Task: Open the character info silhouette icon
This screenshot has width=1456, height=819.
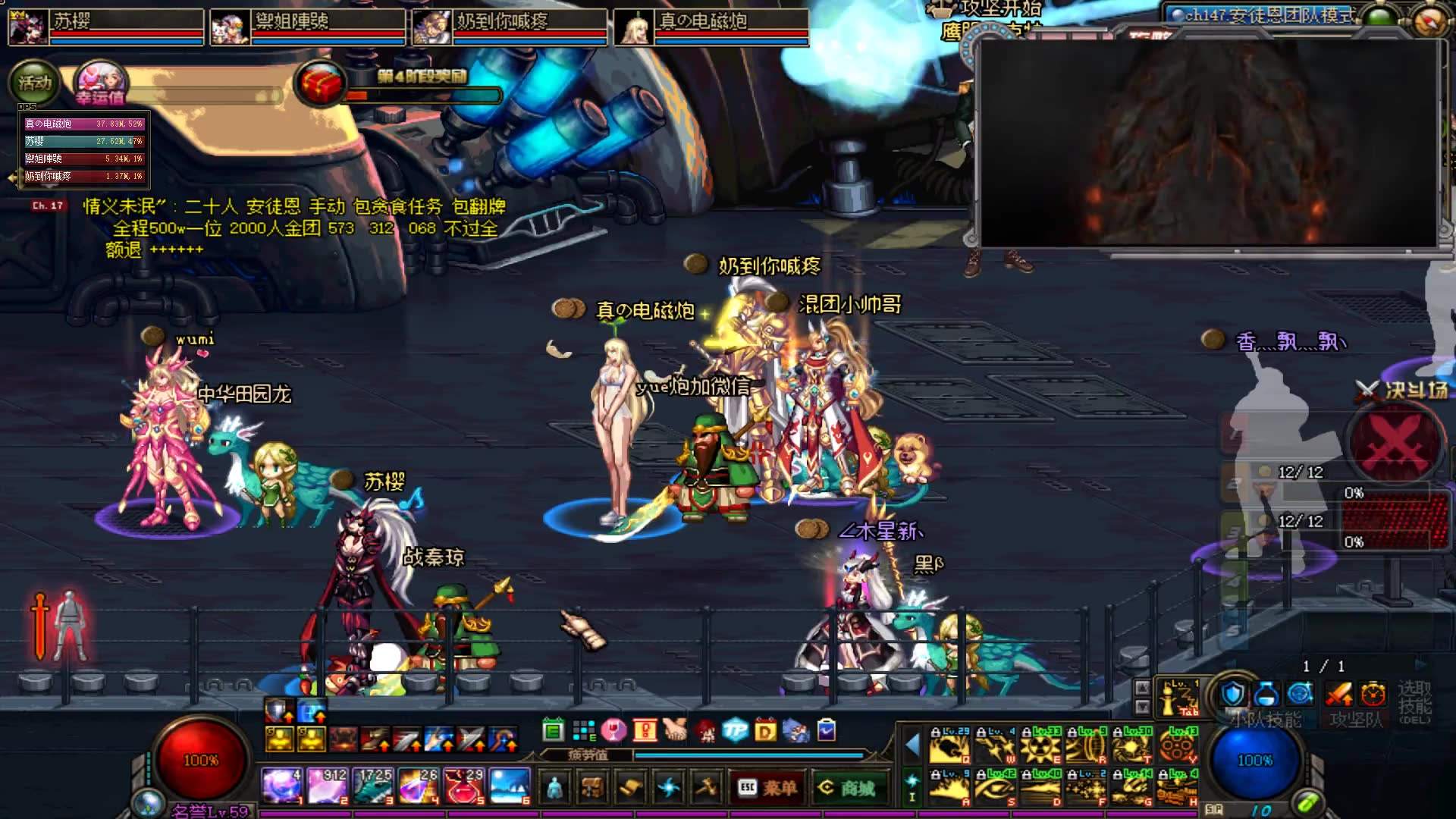Action: click(554, 788)
